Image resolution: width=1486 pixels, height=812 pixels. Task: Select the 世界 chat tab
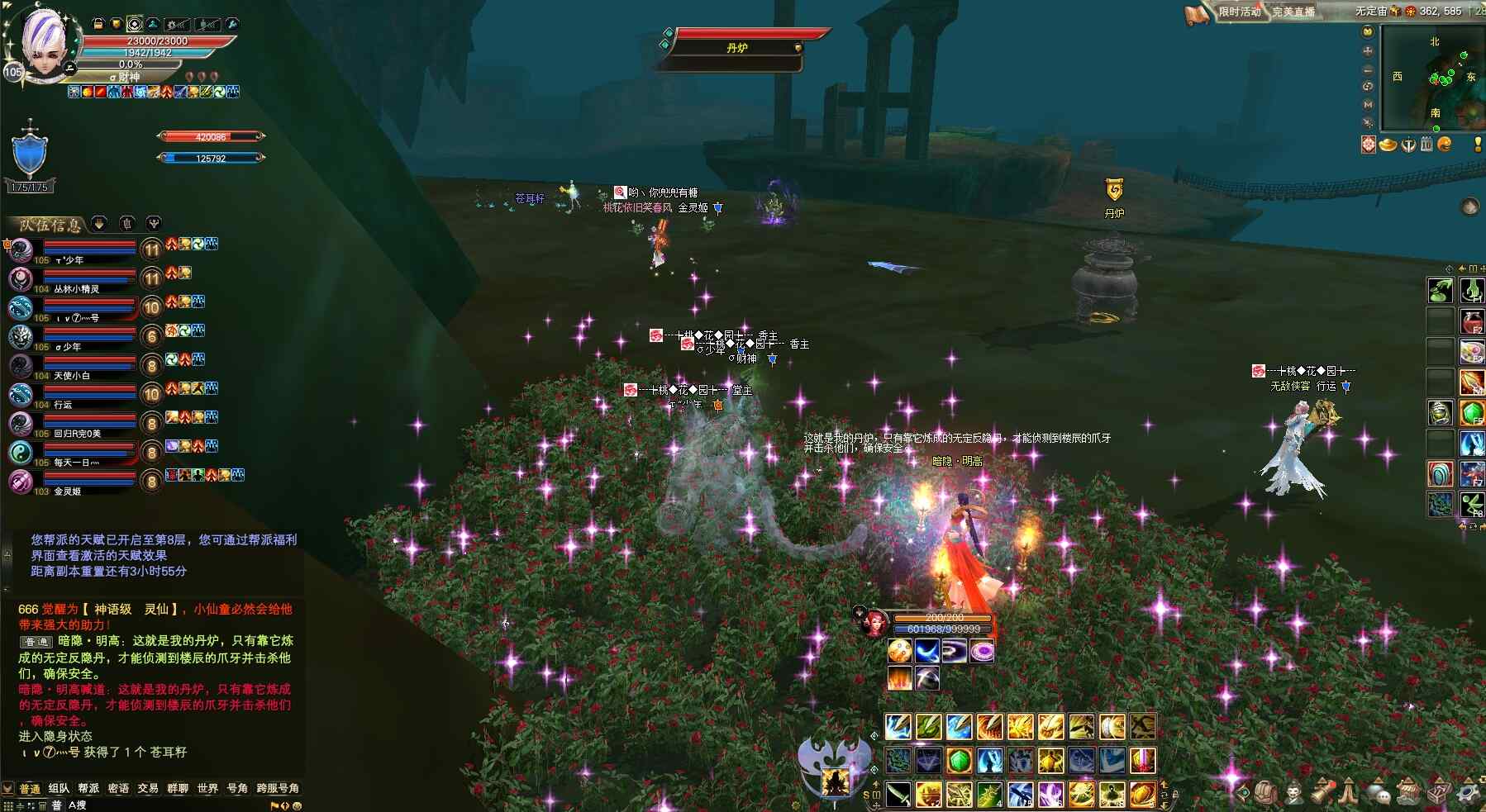coord(207,788)
